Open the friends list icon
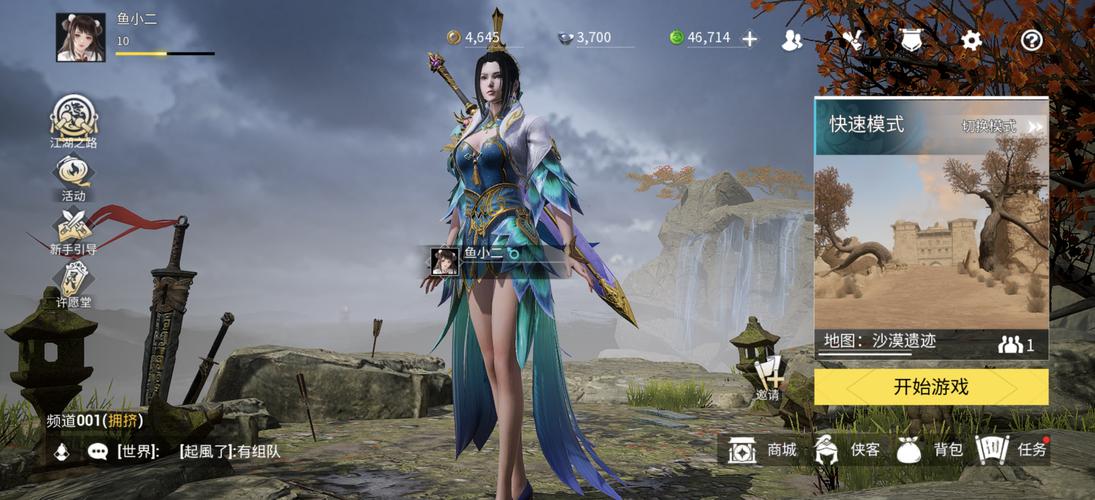Viewport: 1095px width, 500px height. pyautogui.click(x=792, y=40)
